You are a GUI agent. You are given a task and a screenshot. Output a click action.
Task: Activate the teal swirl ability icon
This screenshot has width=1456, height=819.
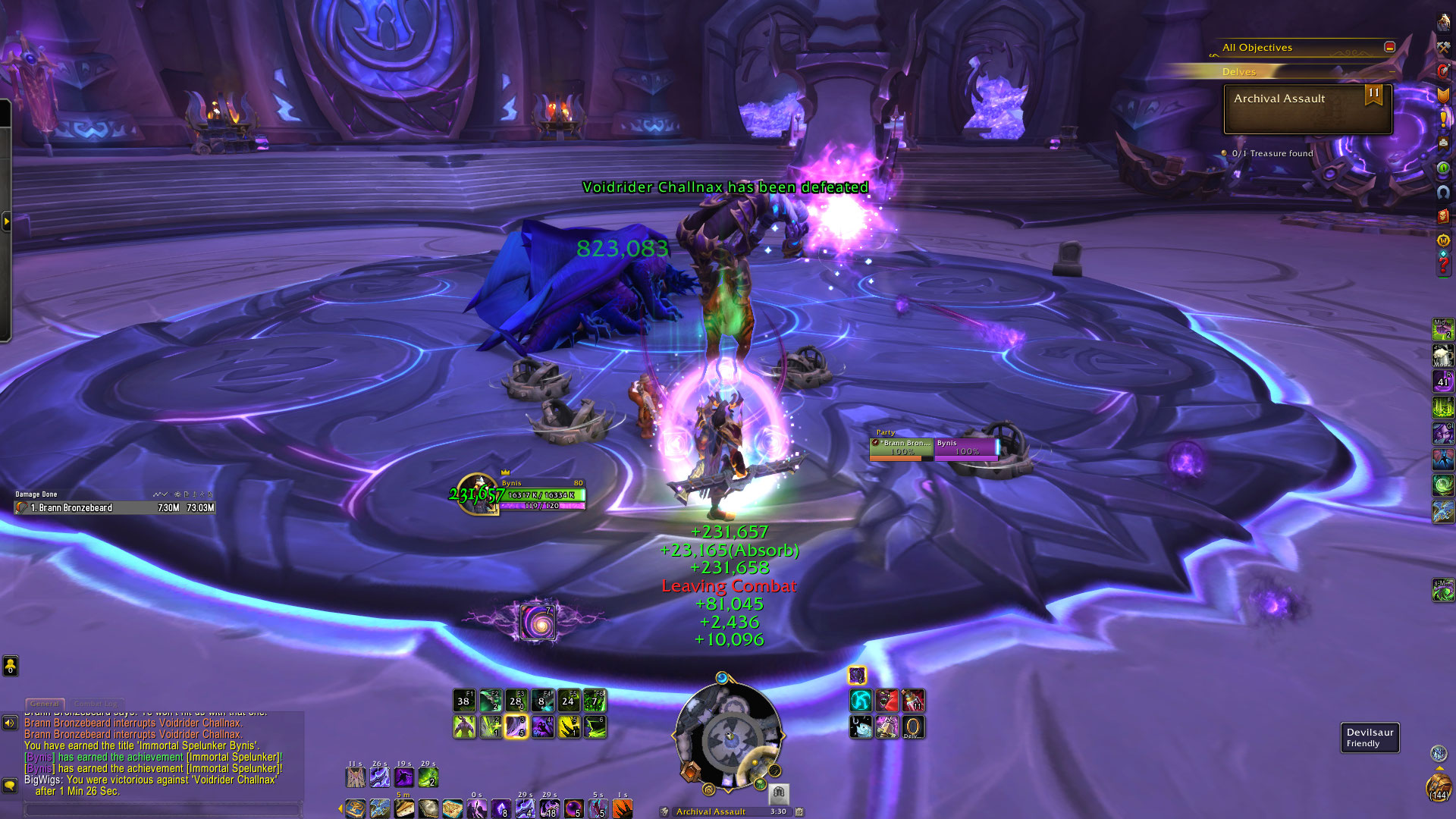coord(861,700)
